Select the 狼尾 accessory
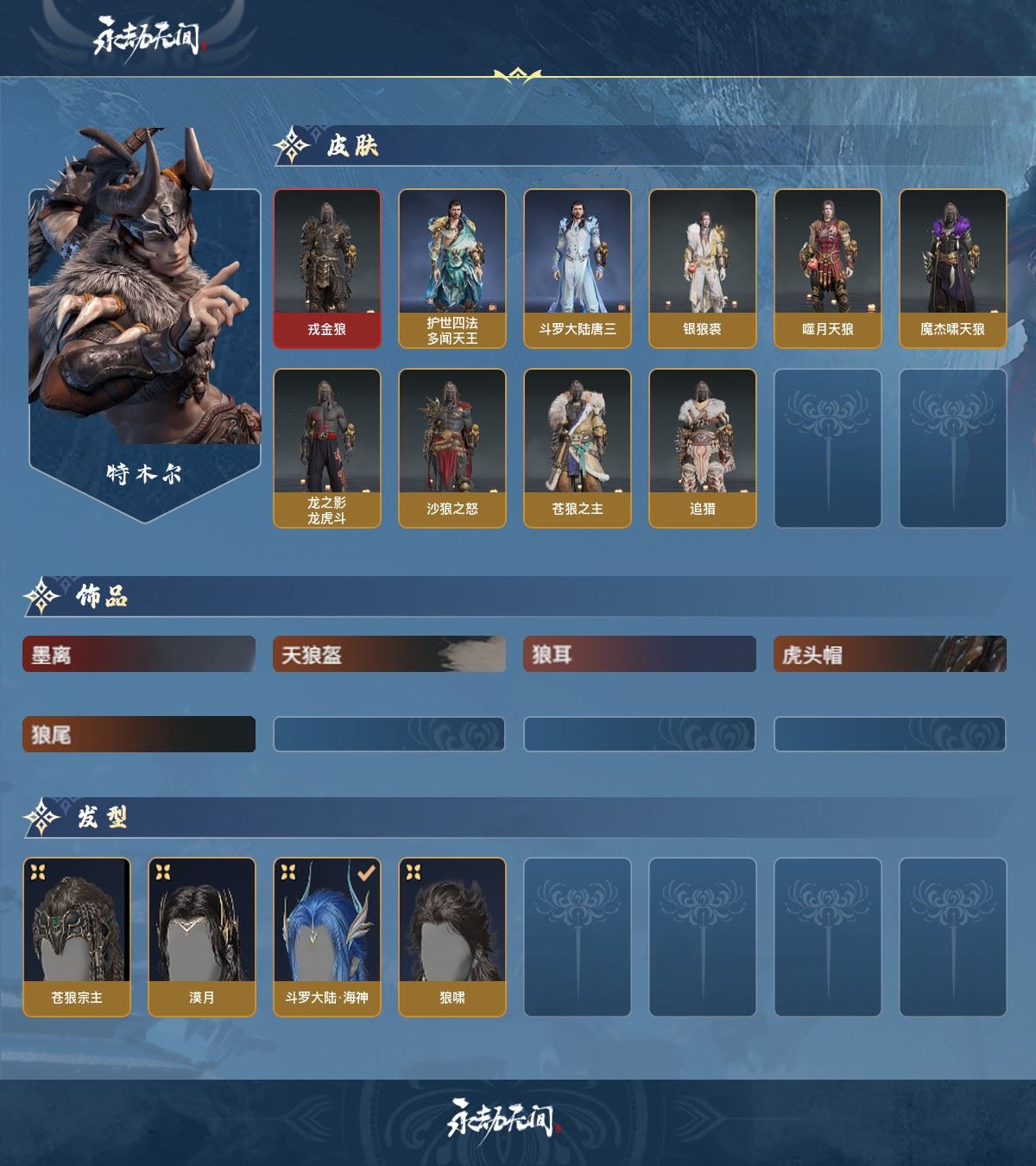The width and height of the screenshot is (1036, 1166). coord(139,734)
